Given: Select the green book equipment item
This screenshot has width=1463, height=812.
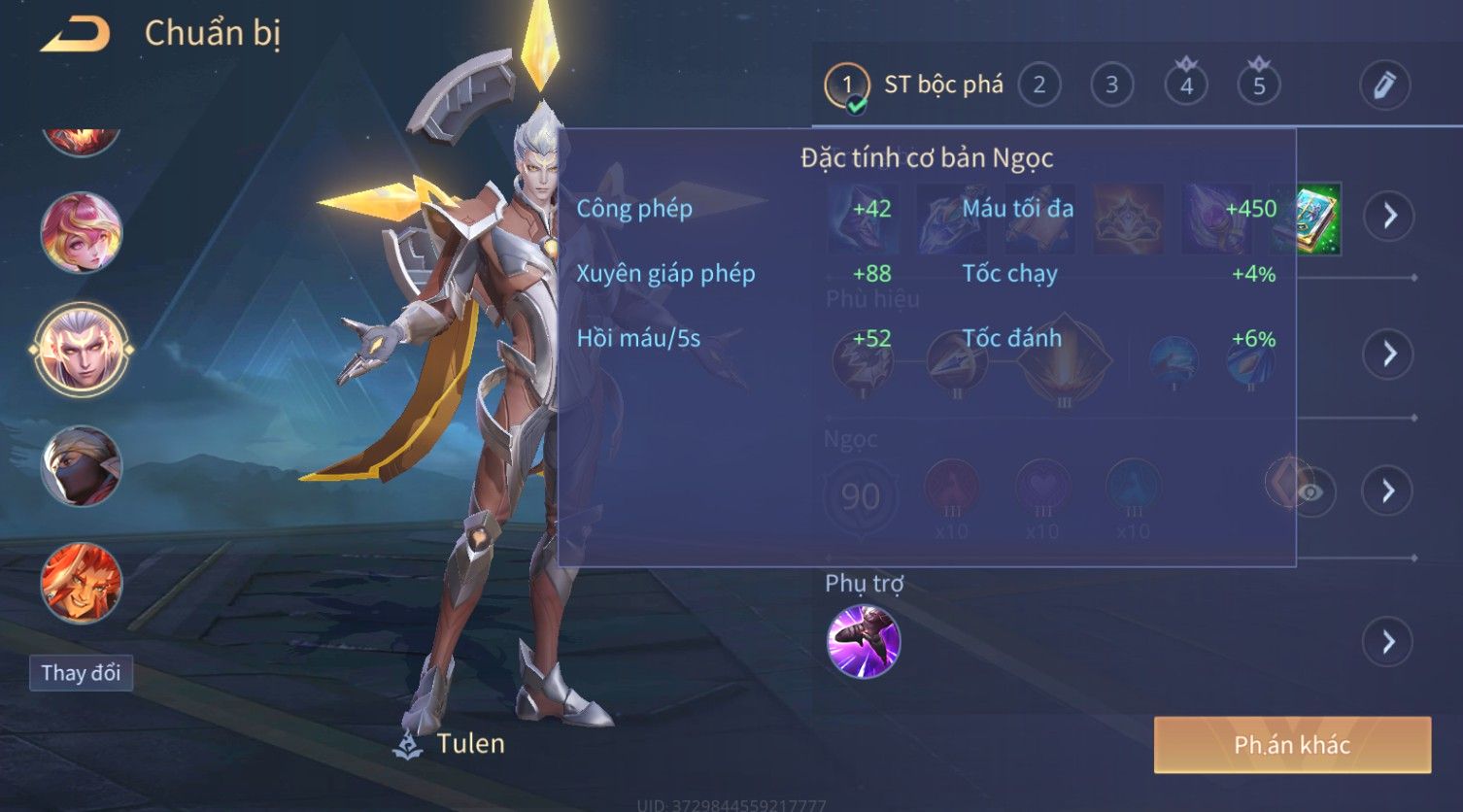Looking at the screenshot, I should coord(1308,219).
